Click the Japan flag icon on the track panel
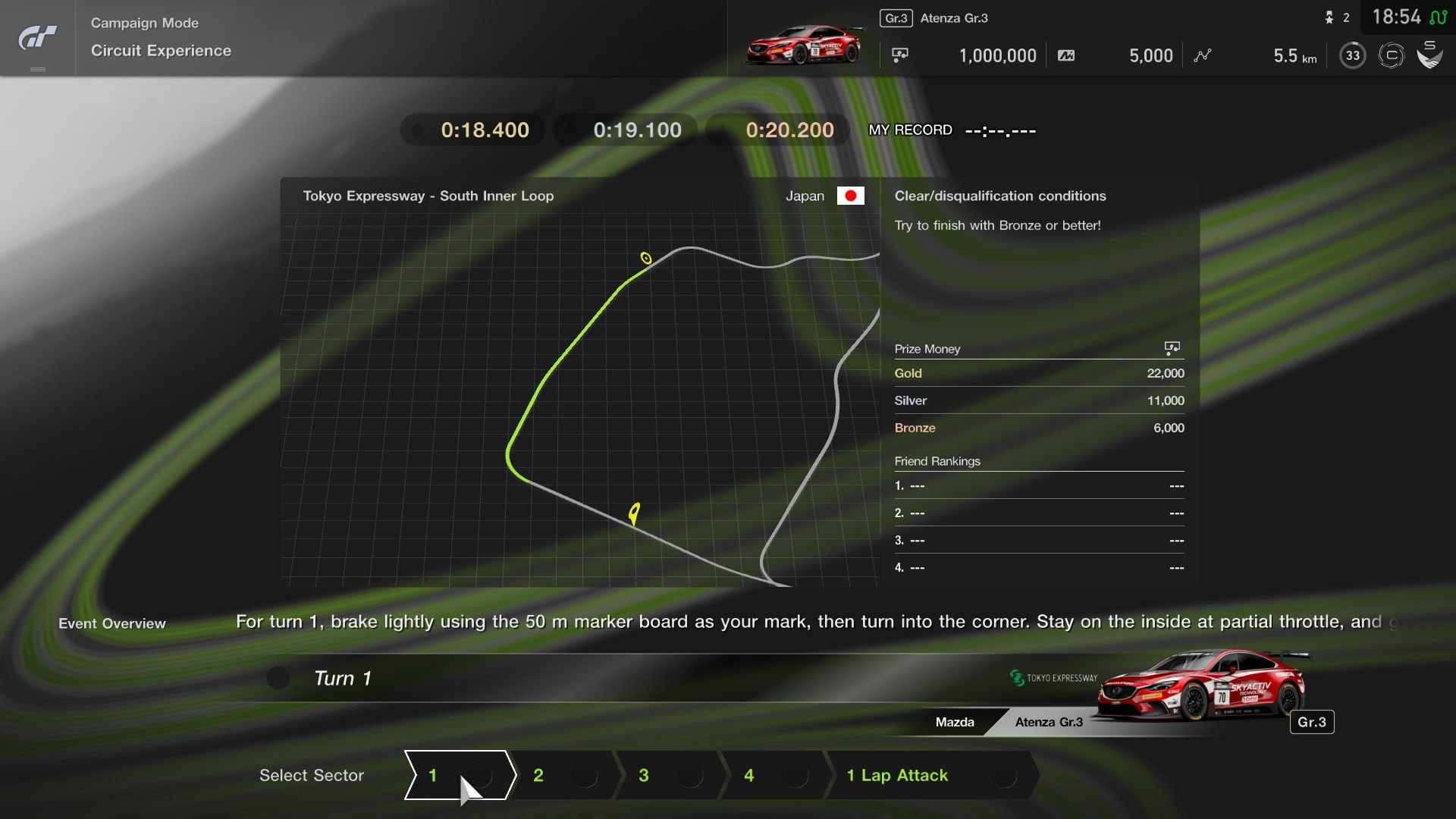 pyautogui.click(x=852, y=196)
